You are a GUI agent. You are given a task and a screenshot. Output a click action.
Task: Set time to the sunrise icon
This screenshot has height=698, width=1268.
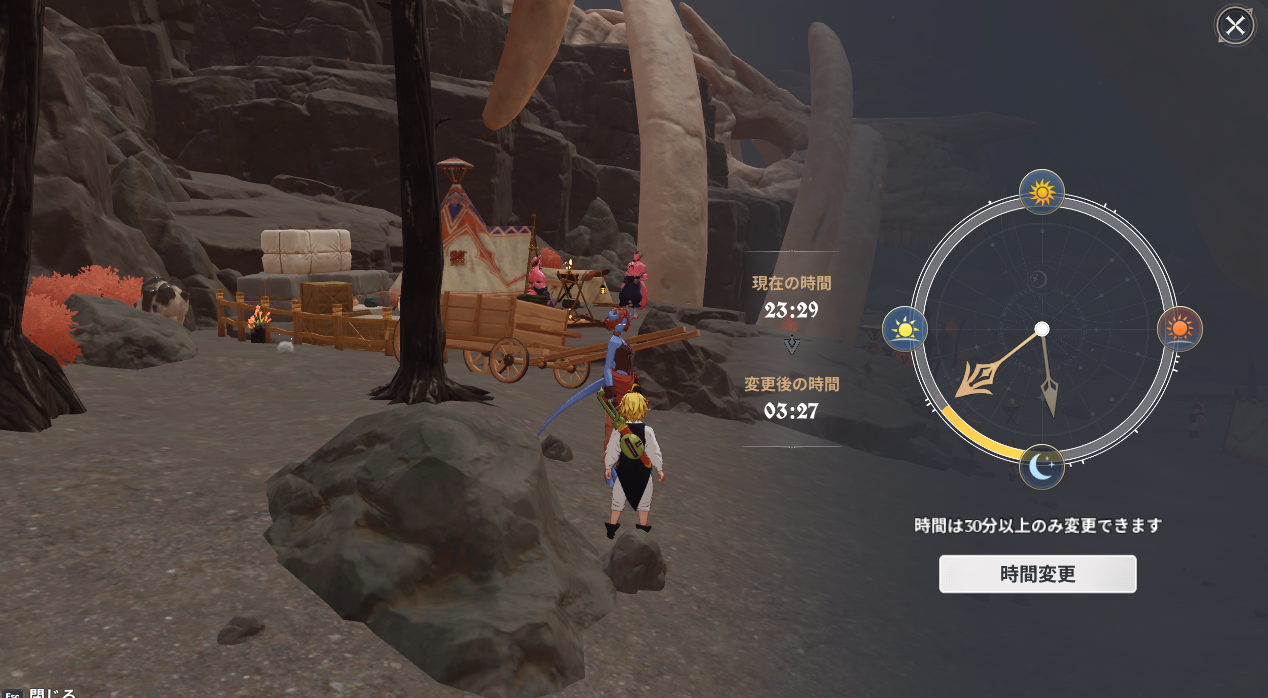coord(904,328)
